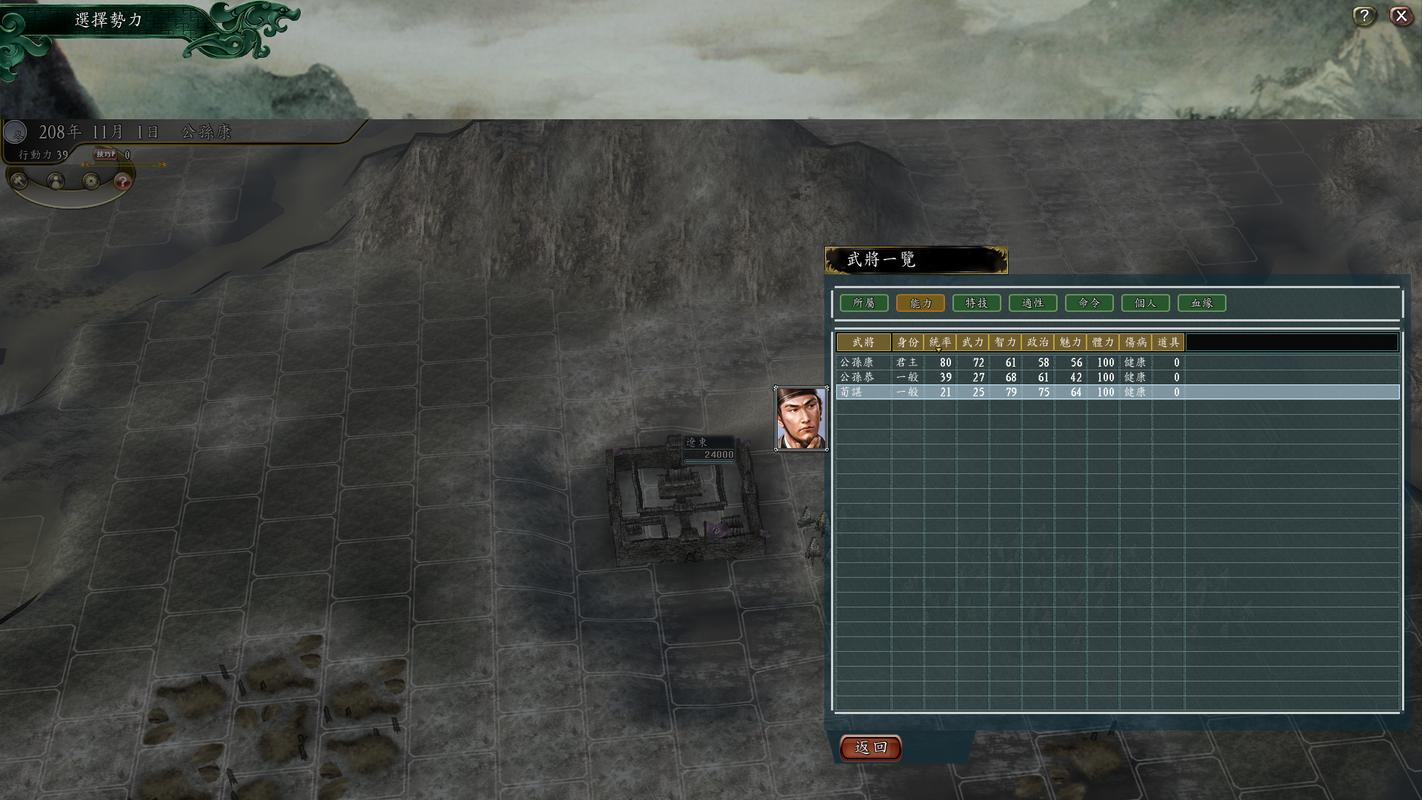Open the 特技 skills tab
This screenshot has width=1422, height=800.
point(976,303)
